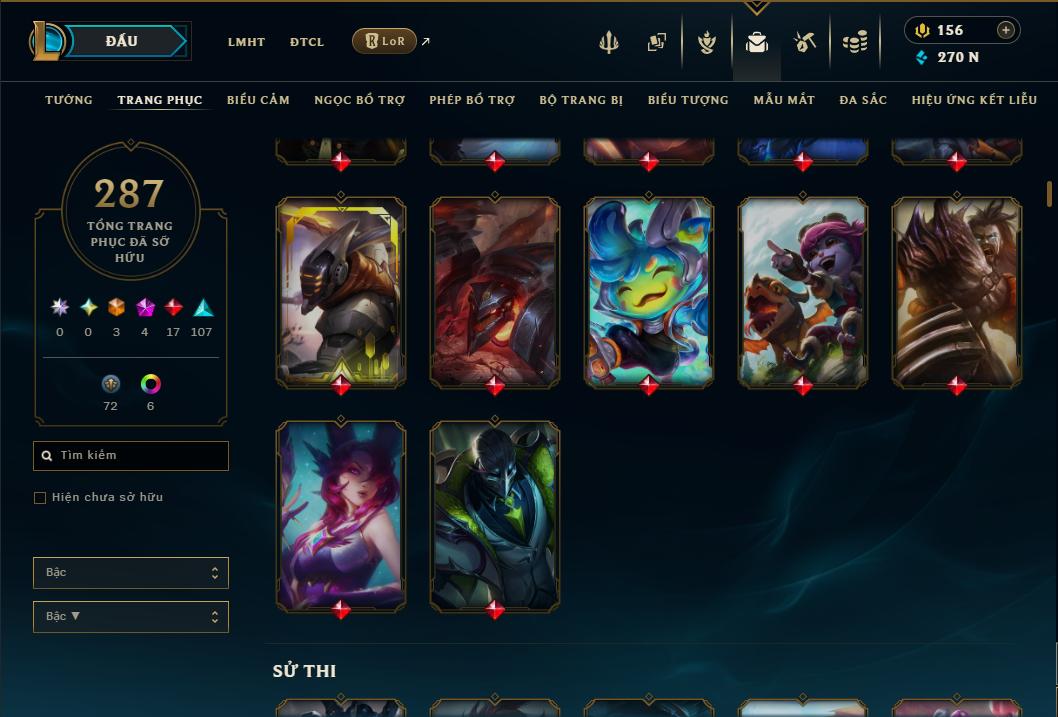
Task: Select the BIỂU CẢM tab
Action: 258,100
